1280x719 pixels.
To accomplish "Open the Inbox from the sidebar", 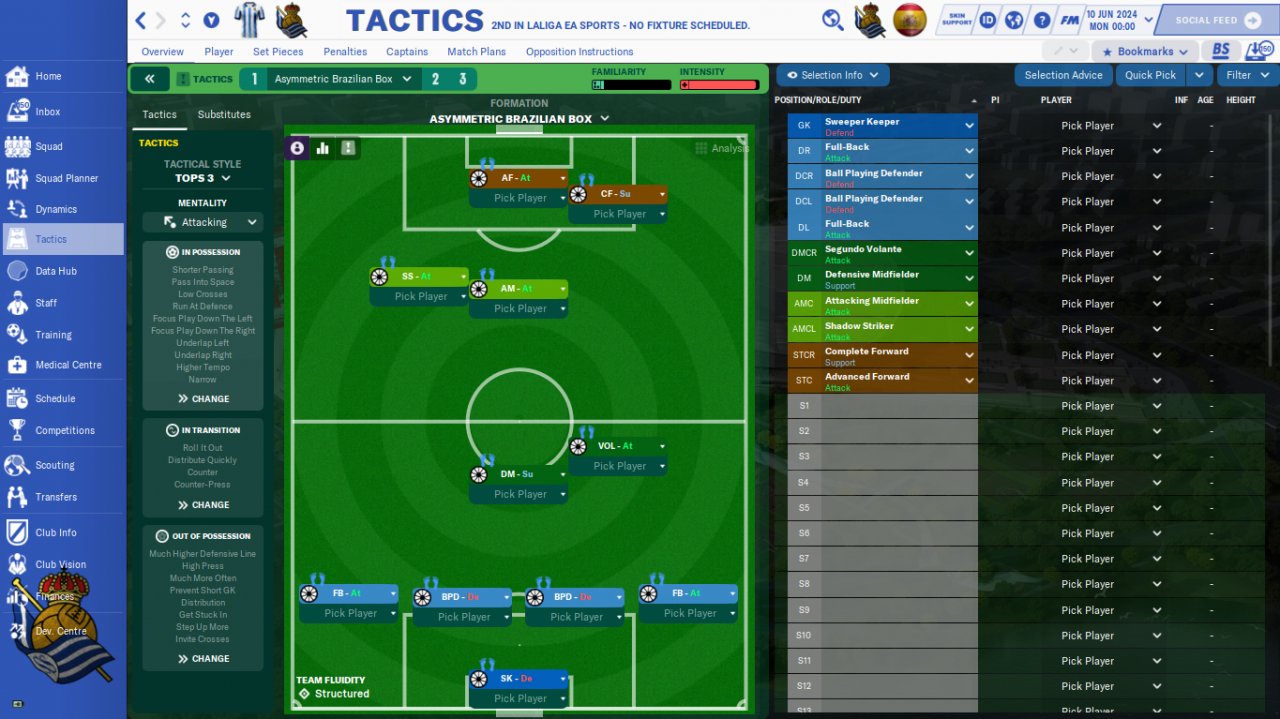I will 47,112.
